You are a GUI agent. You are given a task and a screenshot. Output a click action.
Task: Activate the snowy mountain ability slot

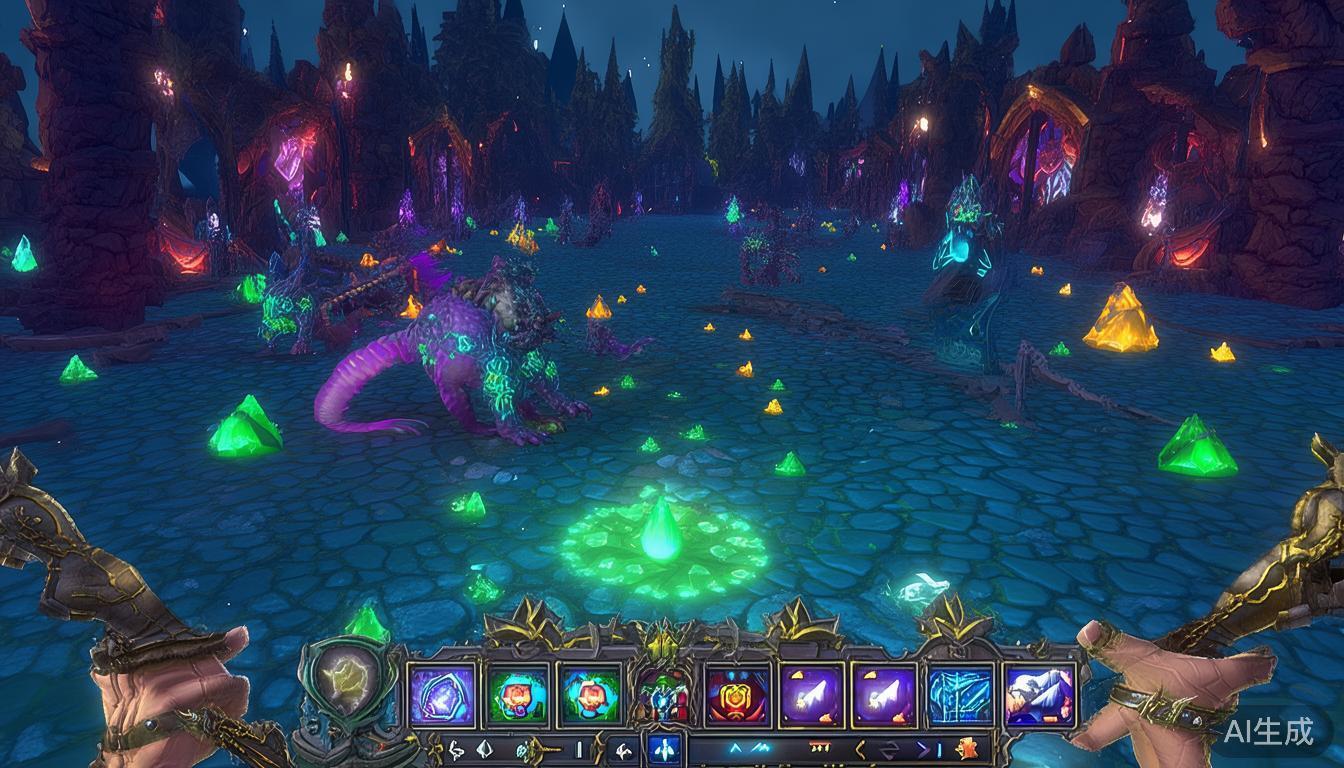pos(1039,694)
